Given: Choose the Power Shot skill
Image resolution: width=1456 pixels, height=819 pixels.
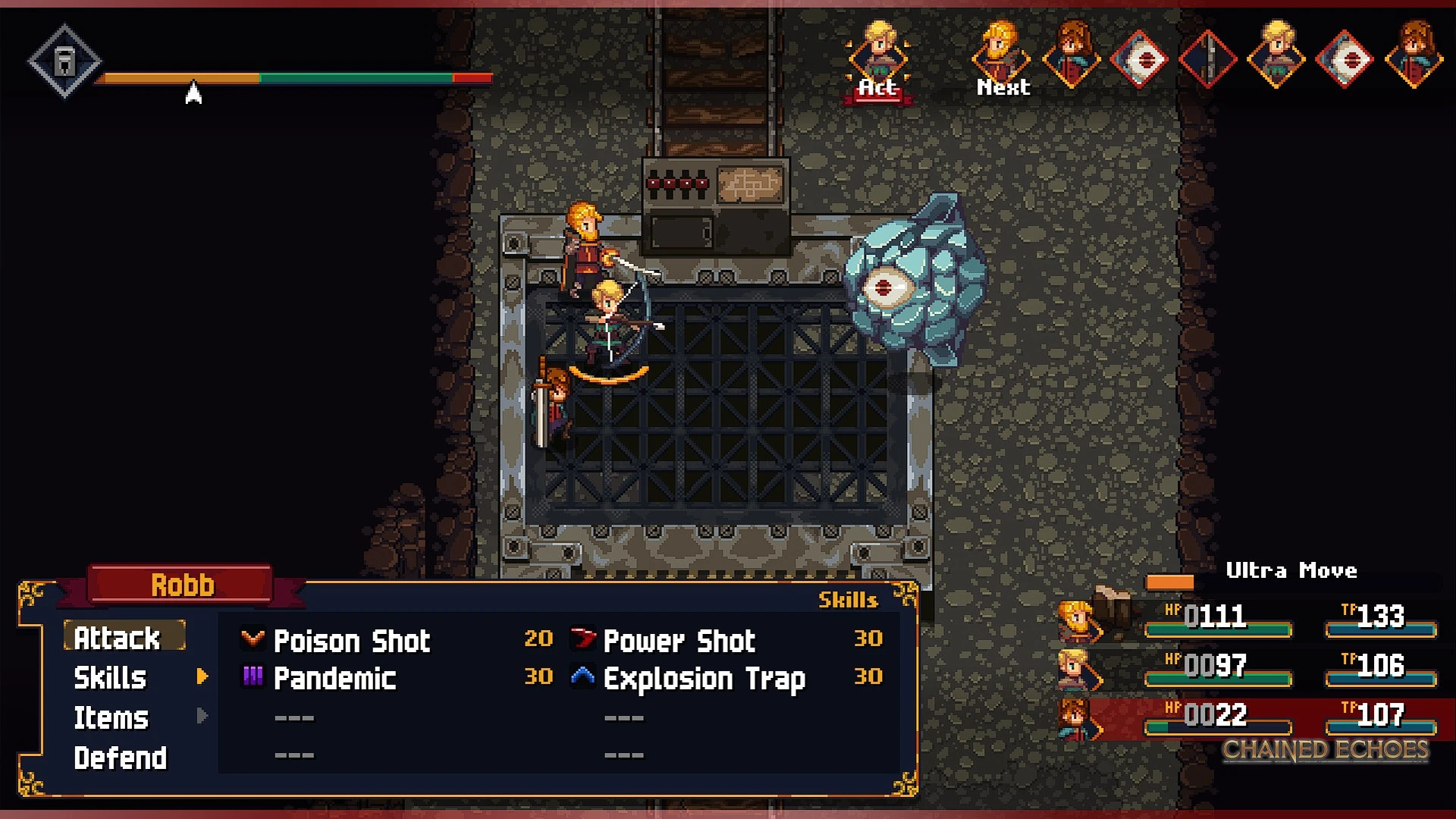Looking at the screenshot, I should (x=679, y=641).
